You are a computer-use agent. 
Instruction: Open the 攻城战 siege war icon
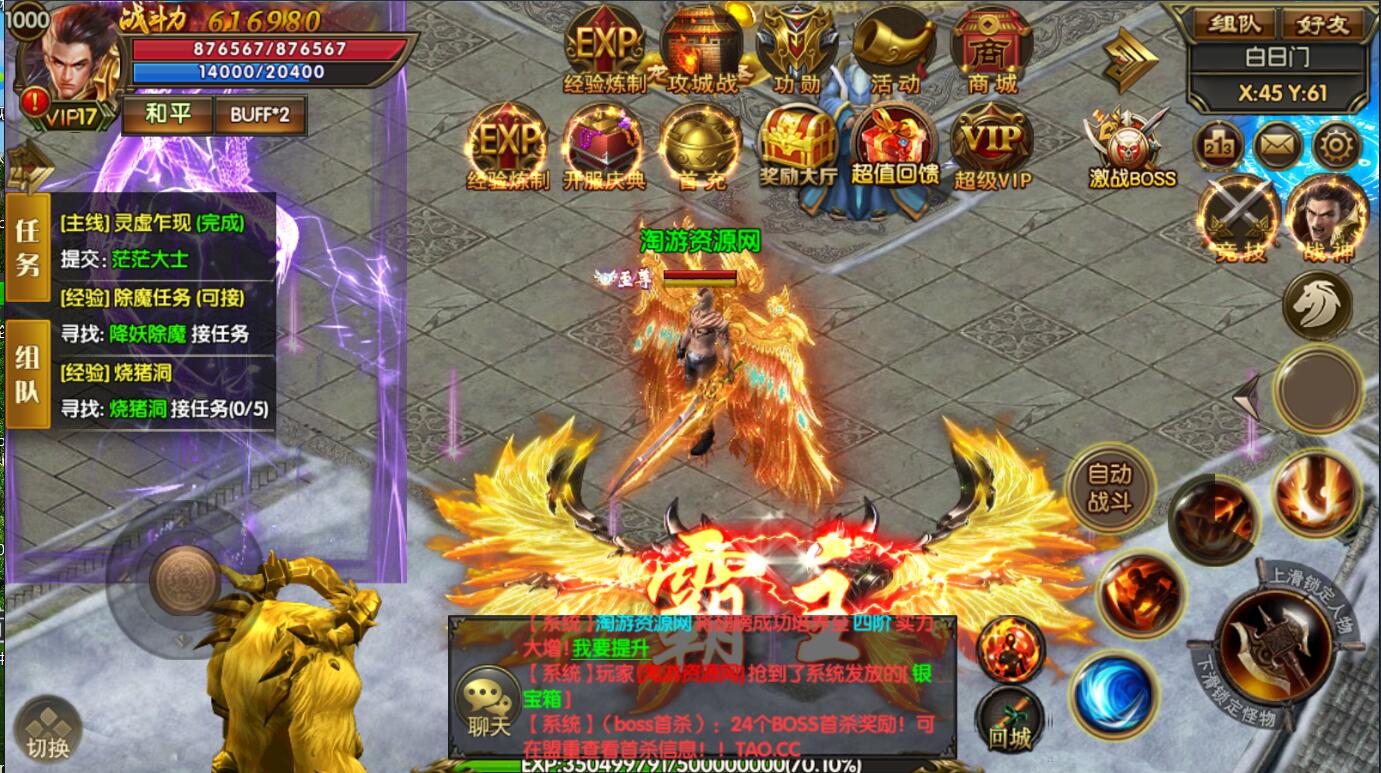click(x=702, y=52)
